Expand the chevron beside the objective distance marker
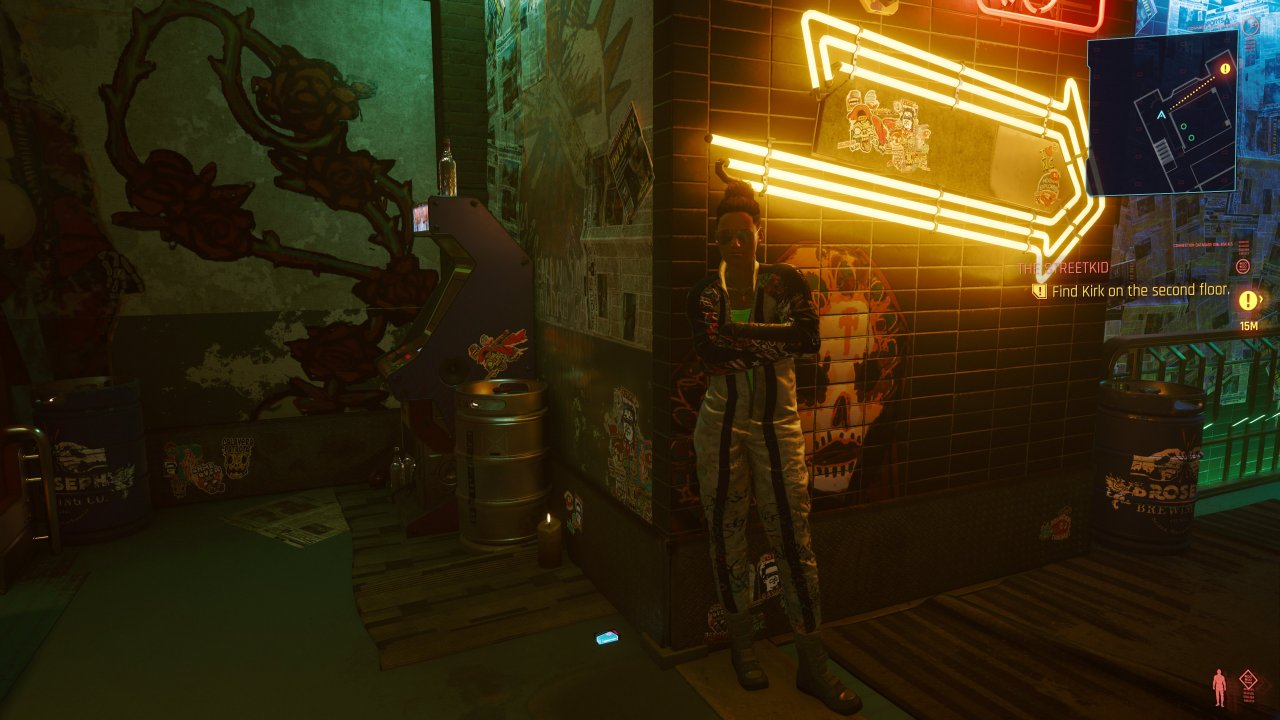 tap(1260, 298)
